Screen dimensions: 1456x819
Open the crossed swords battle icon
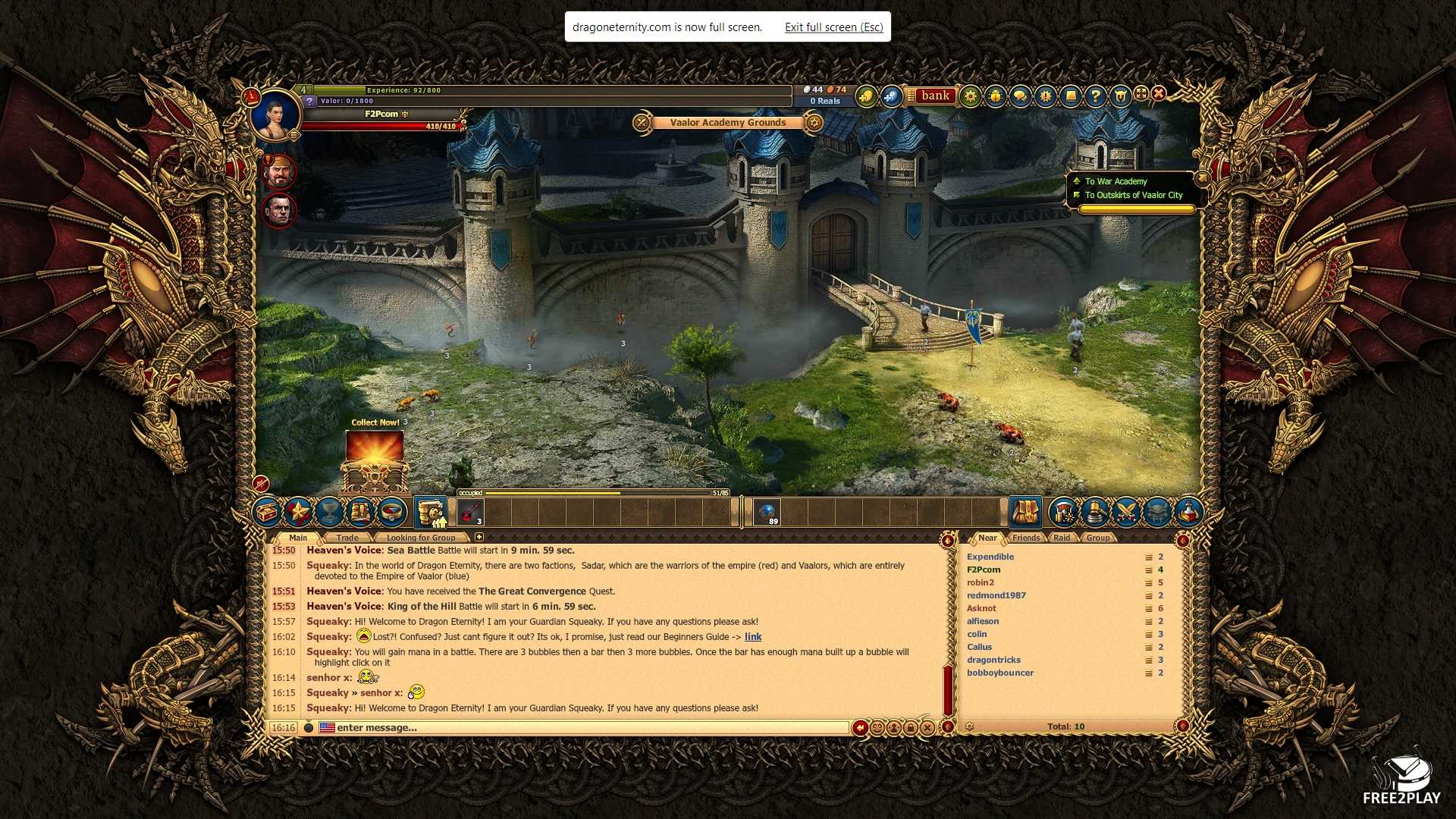[x=1126, y=513]
